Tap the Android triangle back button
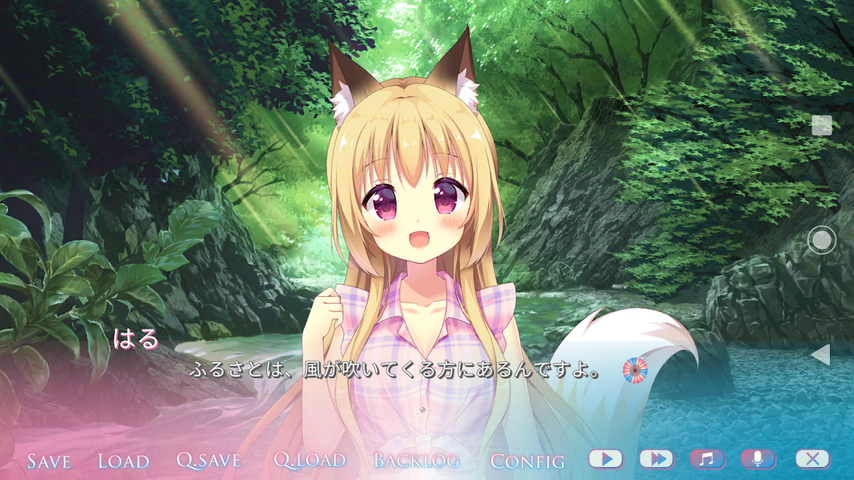 821,354
